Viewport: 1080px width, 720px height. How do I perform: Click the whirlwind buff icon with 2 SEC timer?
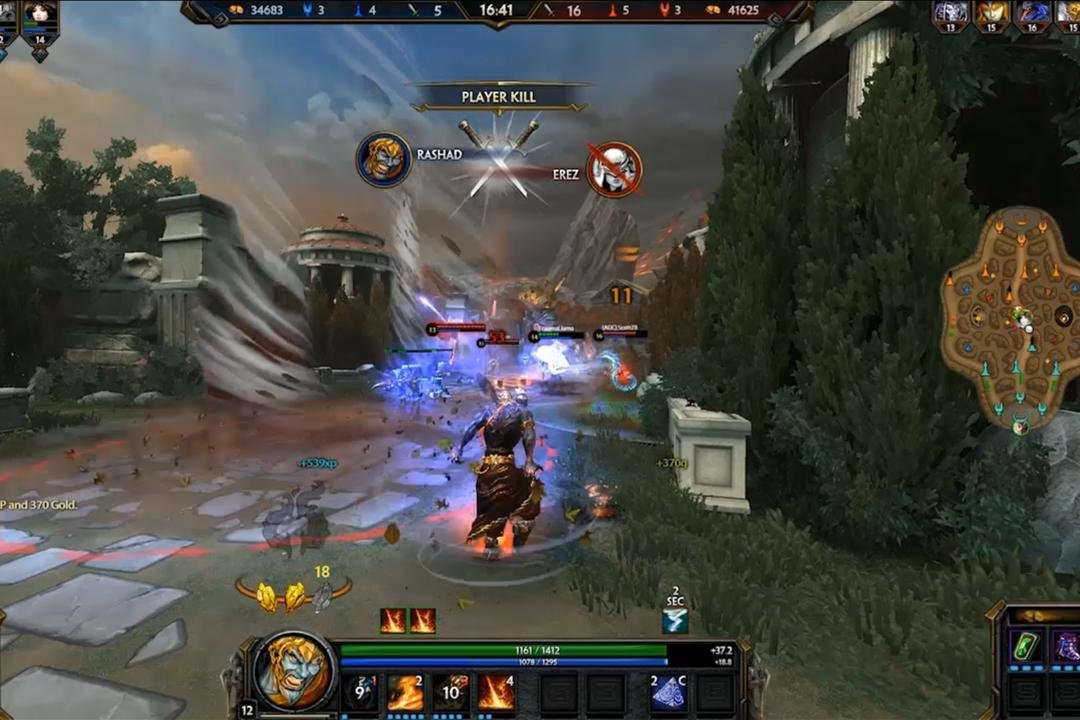tap(675, 621)
